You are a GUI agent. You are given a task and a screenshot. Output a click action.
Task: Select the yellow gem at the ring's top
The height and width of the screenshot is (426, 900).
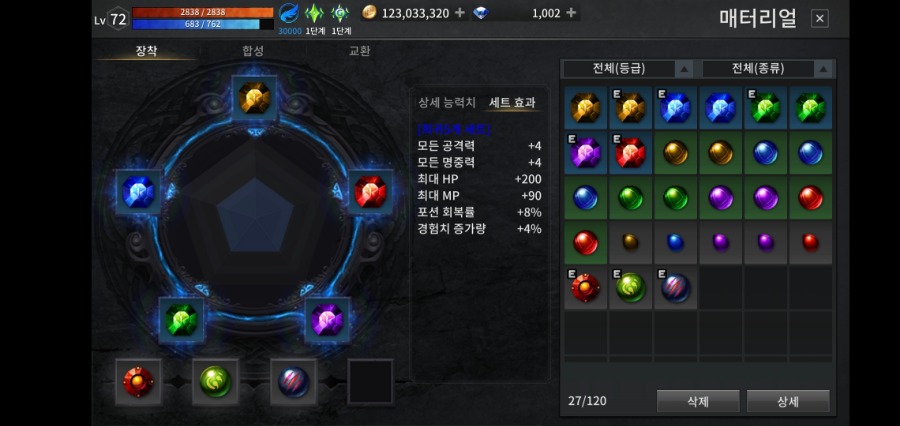(x=254, y=97)
